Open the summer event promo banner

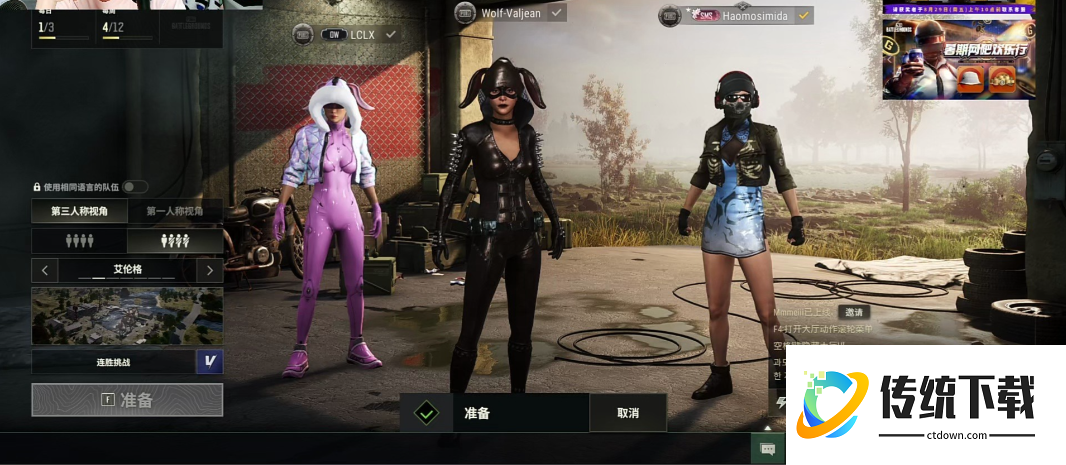(x=957, y=50)
